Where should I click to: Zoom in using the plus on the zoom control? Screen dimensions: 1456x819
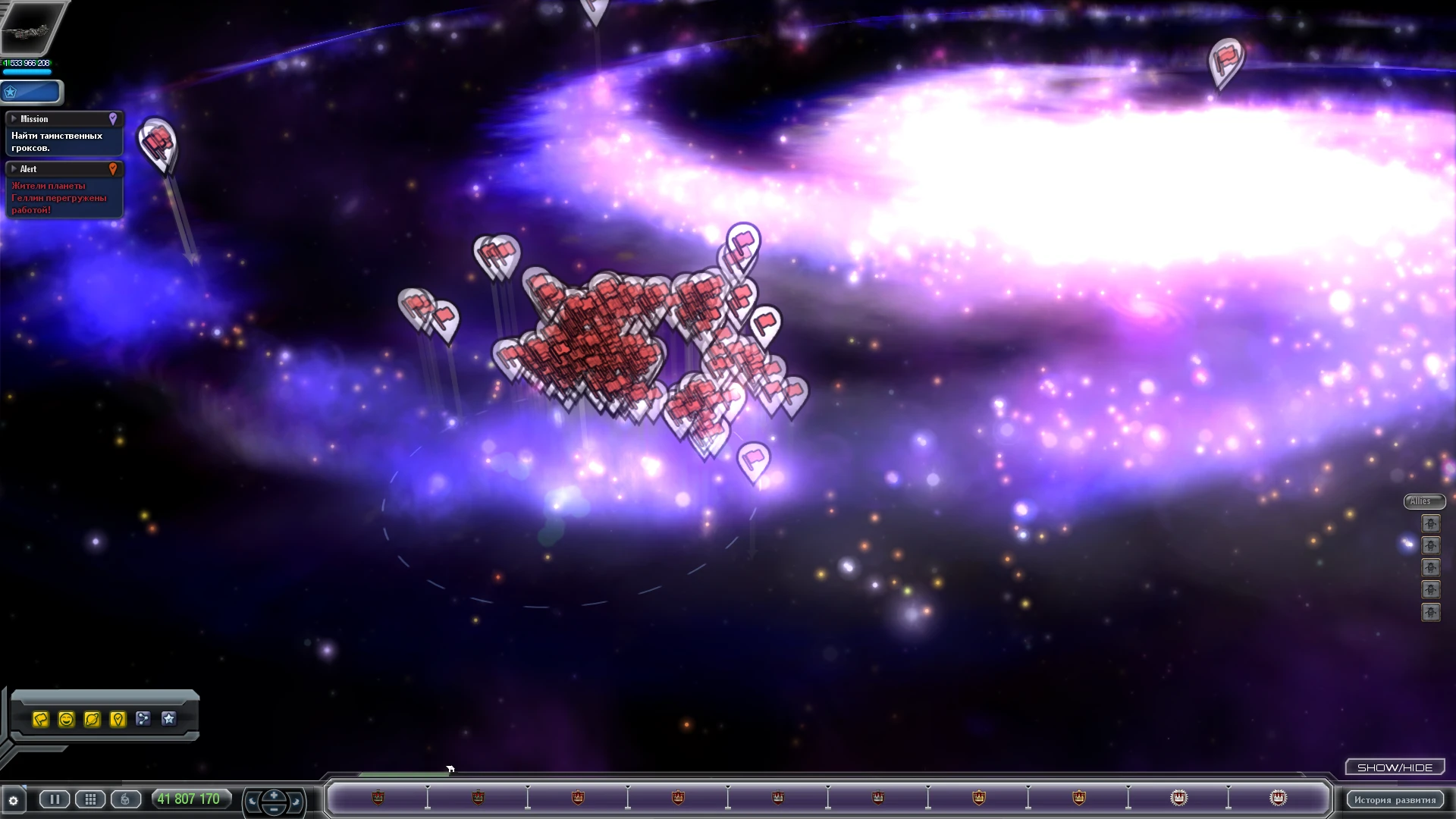(x=274, y=793)
